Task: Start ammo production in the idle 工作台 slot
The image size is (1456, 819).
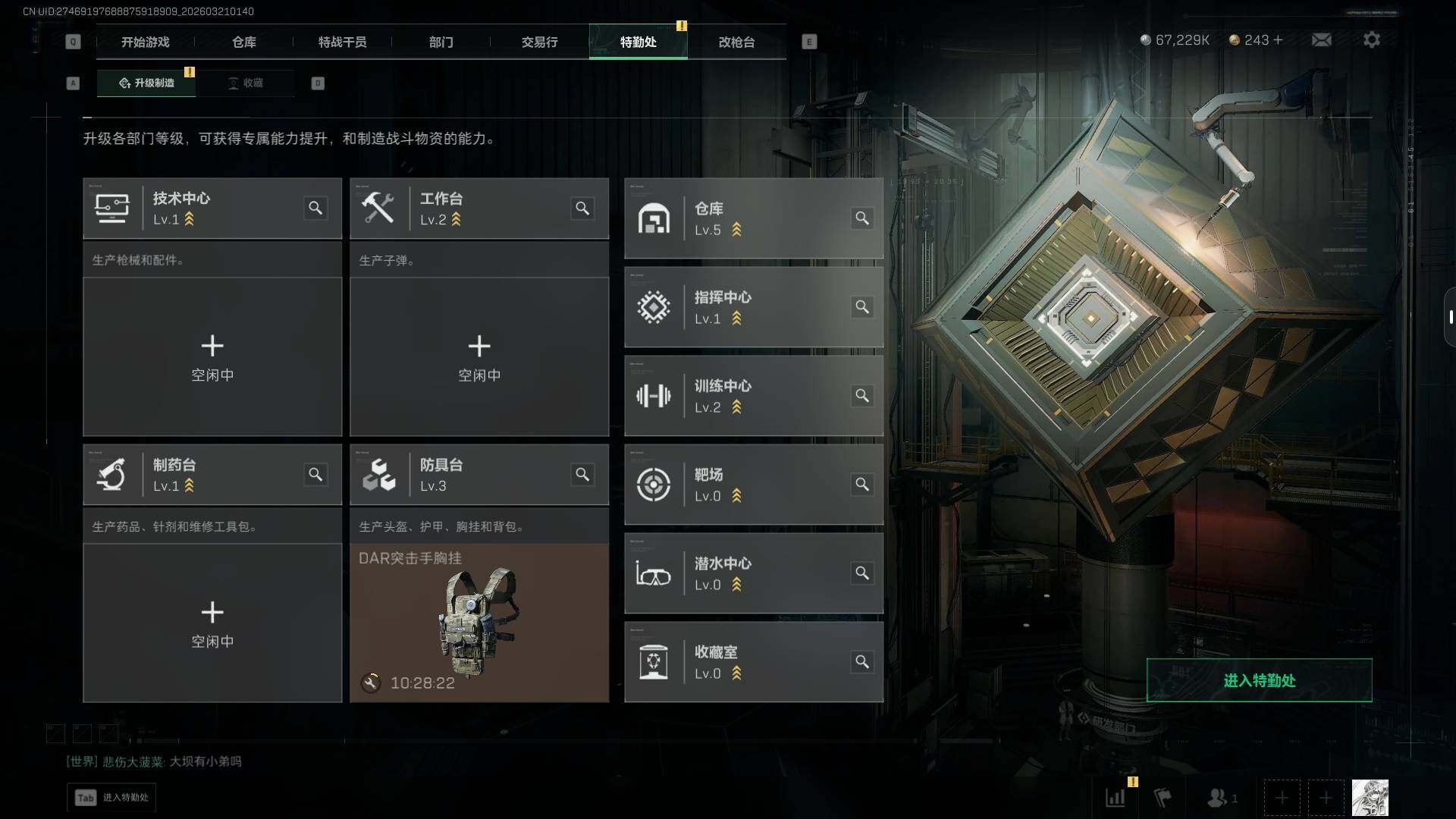Action: 479,356
